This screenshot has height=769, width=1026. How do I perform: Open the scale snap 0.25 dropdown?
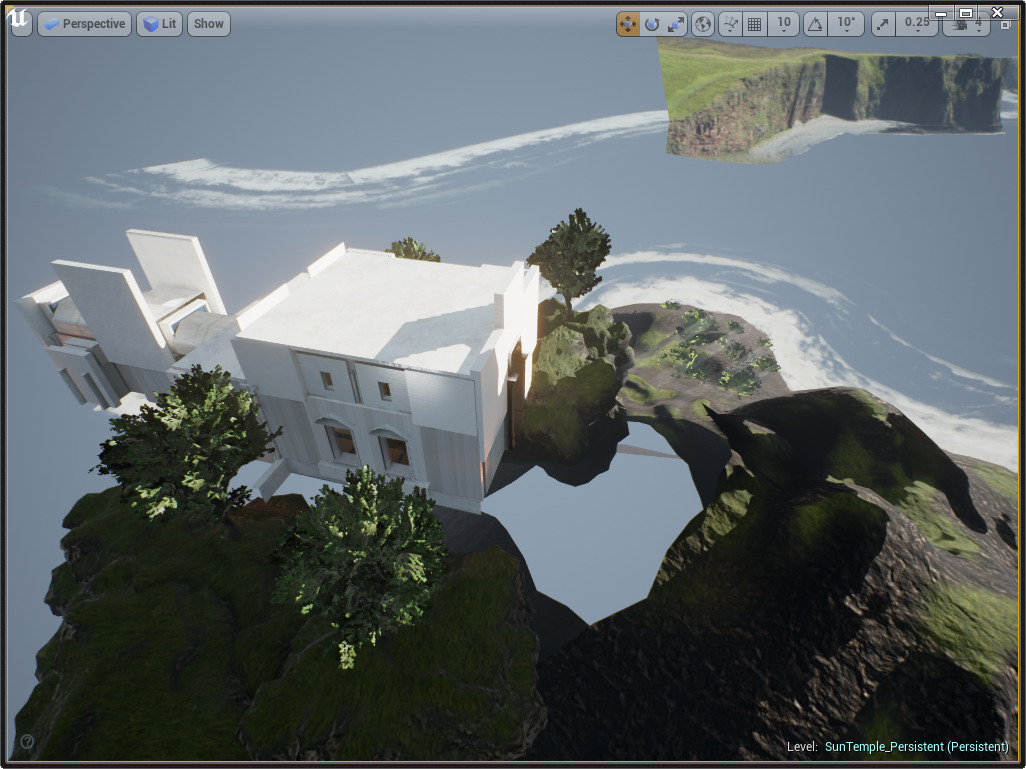tap(915, 24)
